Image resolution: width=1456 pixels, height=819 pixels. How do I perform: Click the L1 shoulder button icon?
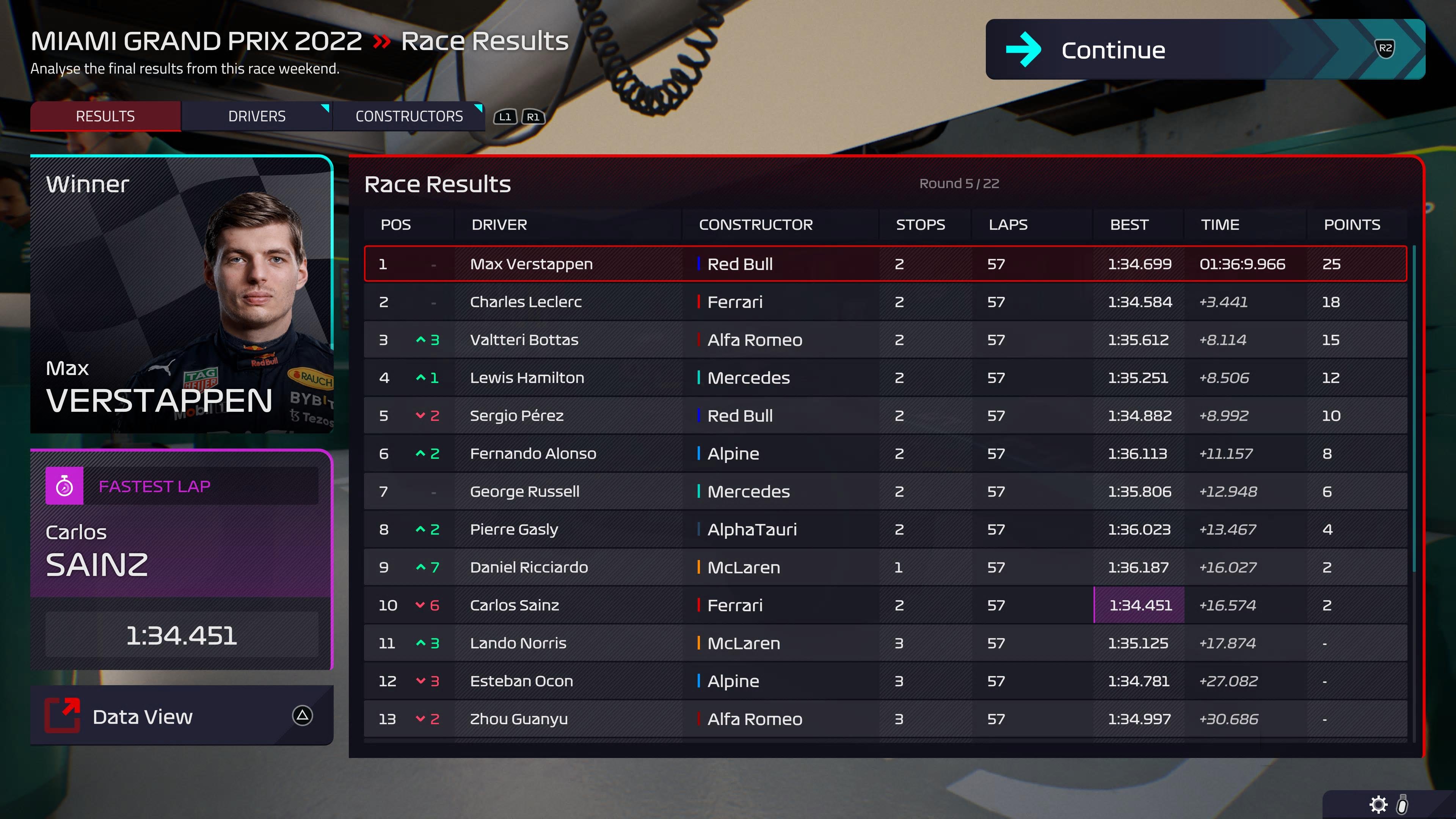[x=505, y=118]
